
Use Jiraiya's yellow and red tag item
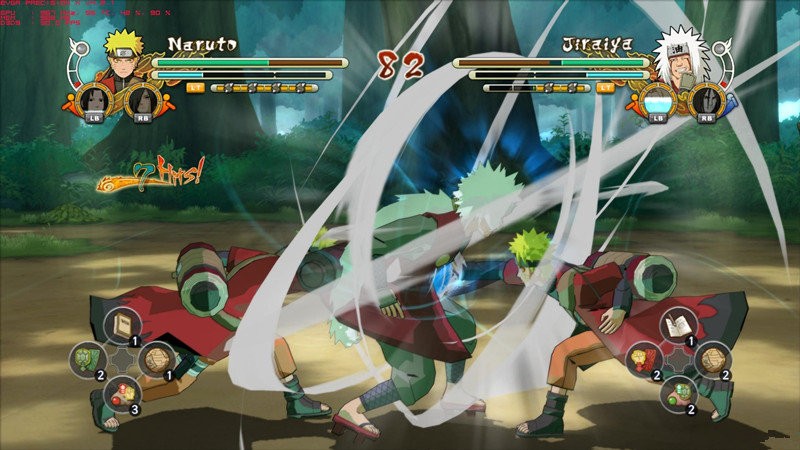pyautogui.click(x=642, y=358)
